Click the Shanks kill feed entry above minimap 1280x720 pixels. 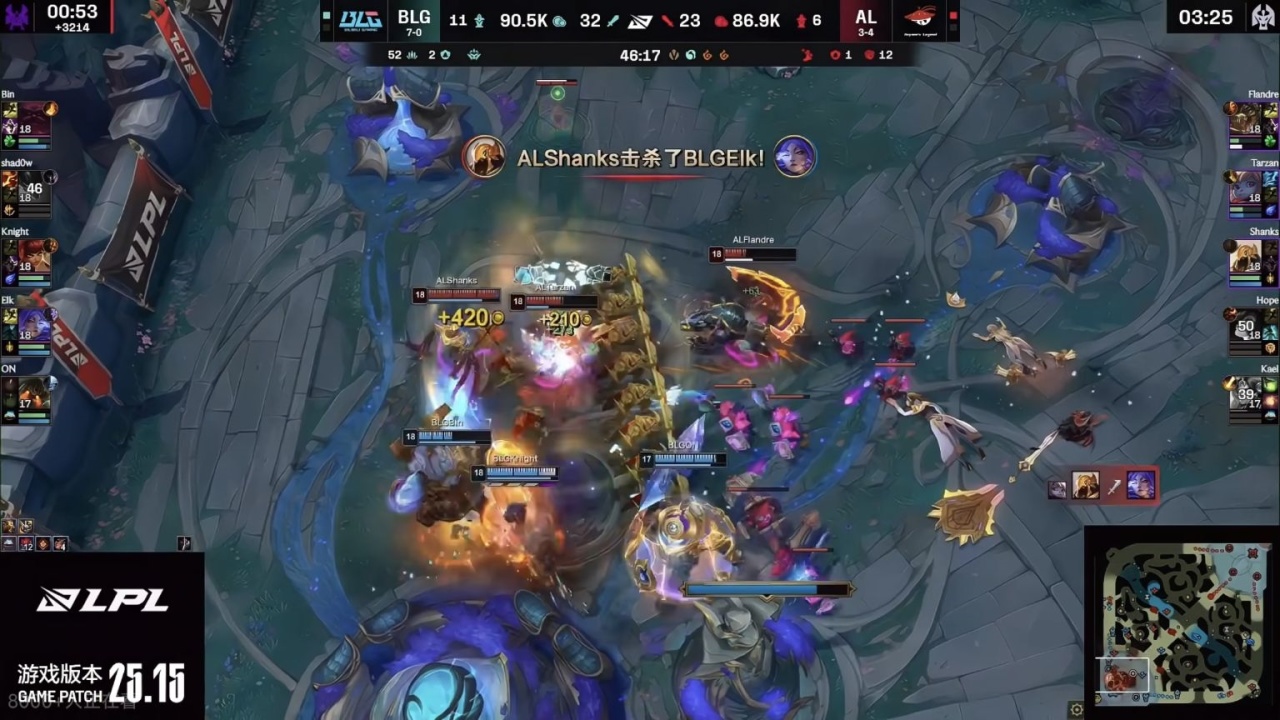point(1102,486)
